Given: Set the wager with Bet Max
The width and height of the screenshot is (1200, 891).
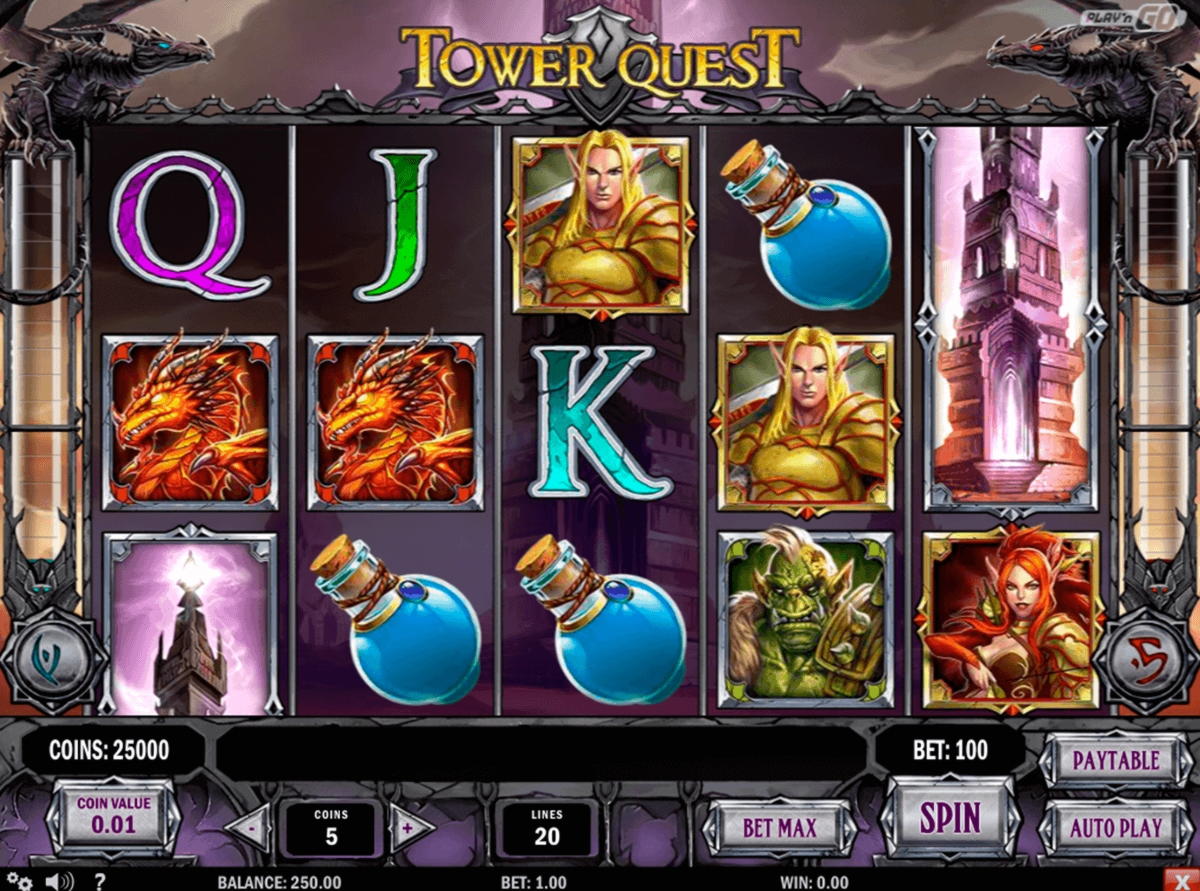Looking at the screenshot, I should tap(779, 828).
